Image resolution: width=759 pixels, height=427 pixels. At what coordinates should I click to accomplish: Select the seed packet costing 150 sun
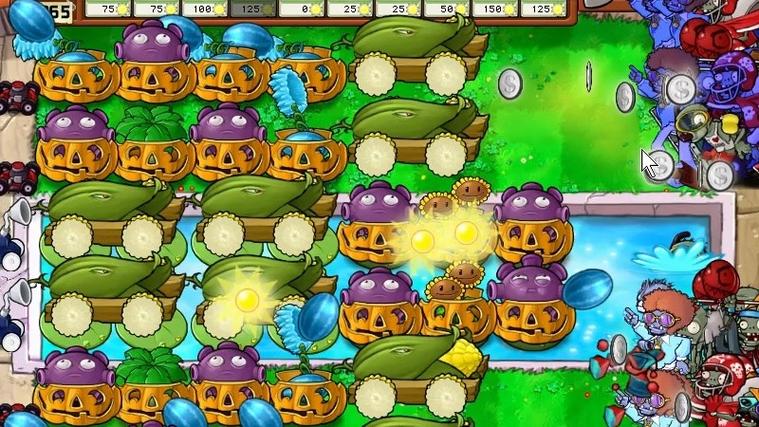click(x=495, y=9)
